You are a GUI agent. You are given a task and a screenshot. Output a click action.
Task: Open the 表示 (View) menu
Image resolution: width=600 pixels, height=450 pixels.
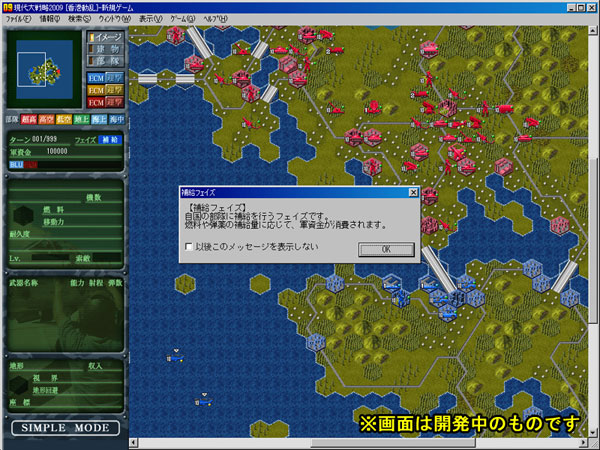[x=150, y=19]
